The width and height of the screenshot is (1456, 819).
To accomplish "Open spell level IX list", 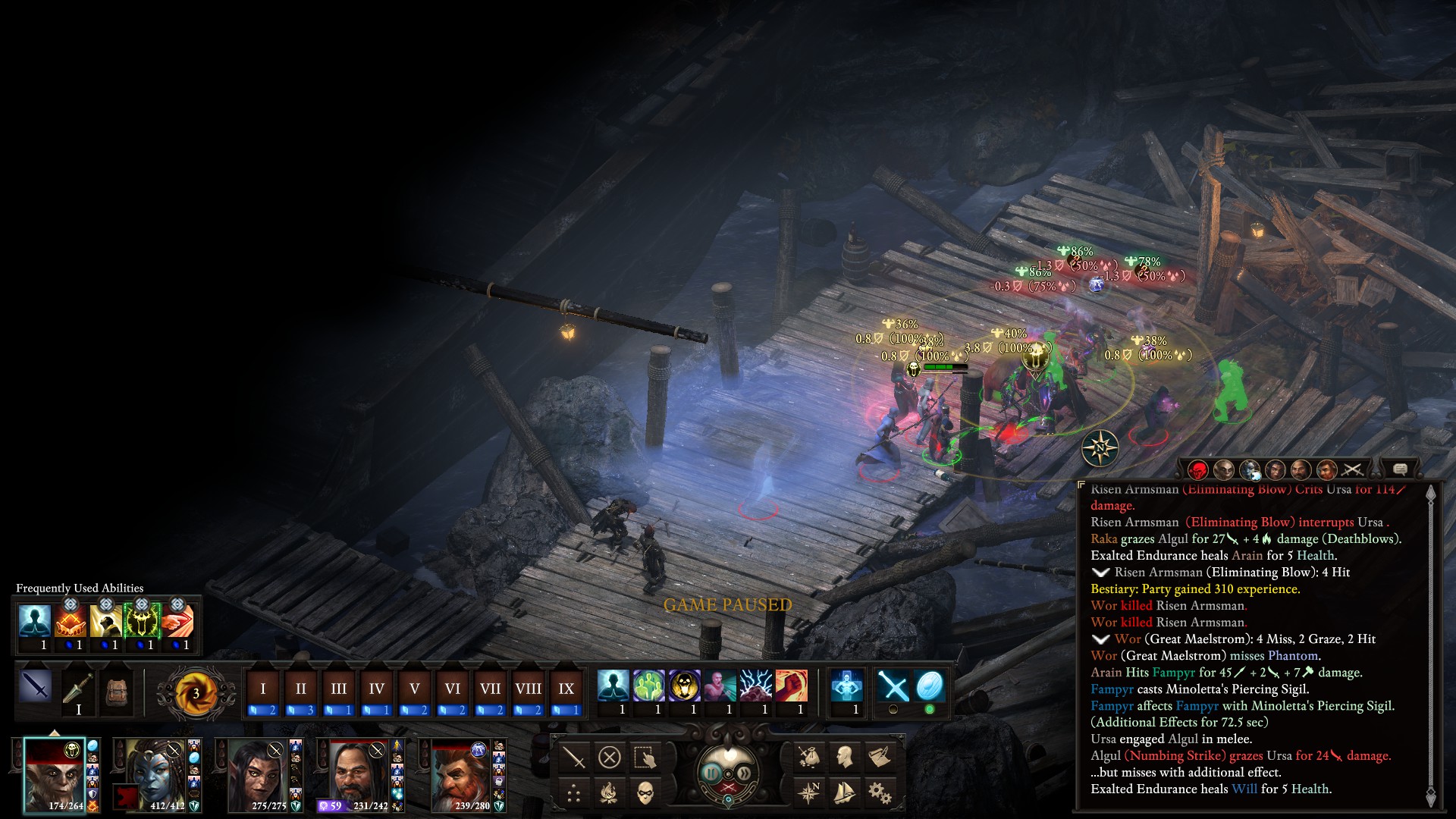I will 566,689.
